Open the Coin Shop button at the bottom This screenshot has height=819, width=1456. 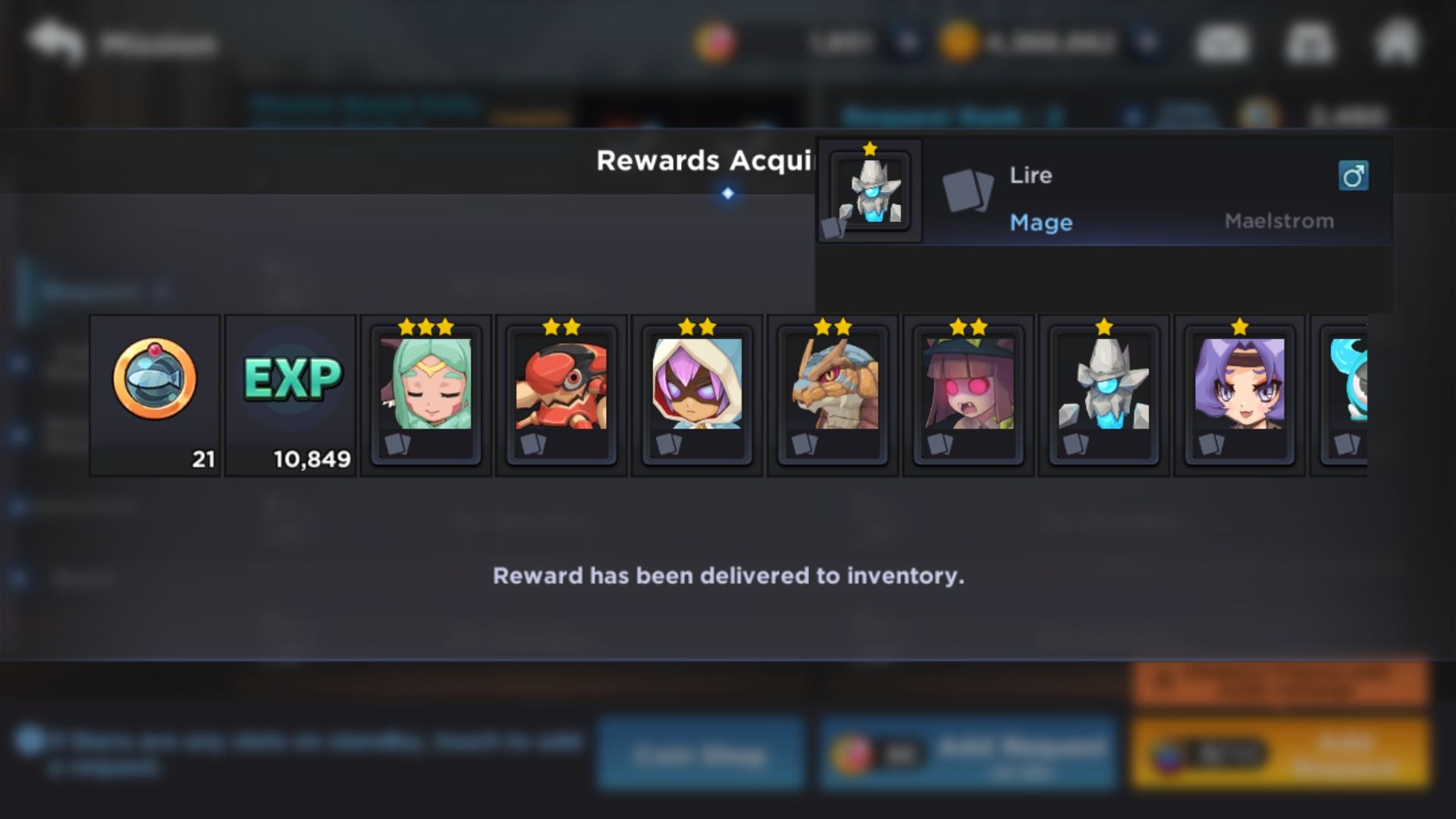click(x=701, y=753)
